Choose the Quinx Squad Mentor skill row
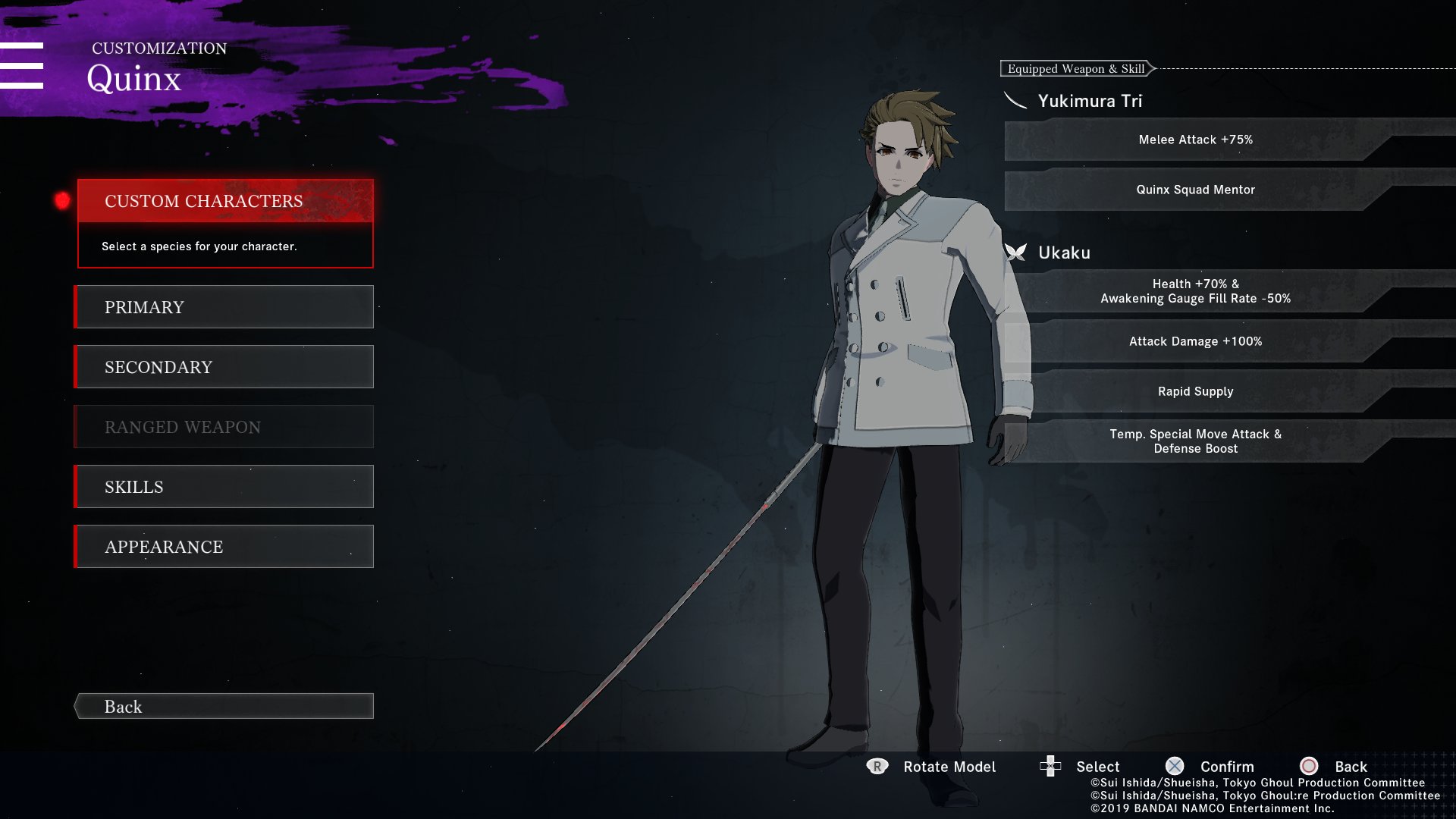The width and height of the screenshot is (1456, 819). tap(1195, 190)
